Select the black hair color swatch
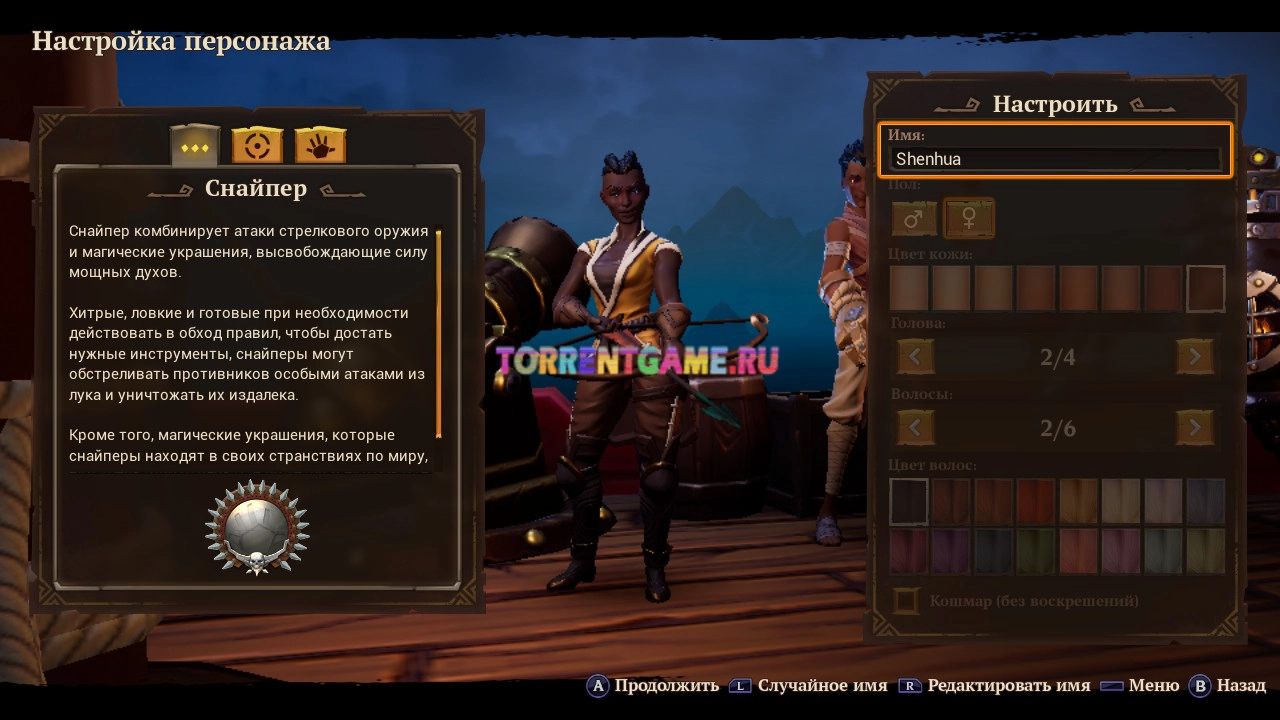This screenshot has height=720, width=1280. coord(909,501)
